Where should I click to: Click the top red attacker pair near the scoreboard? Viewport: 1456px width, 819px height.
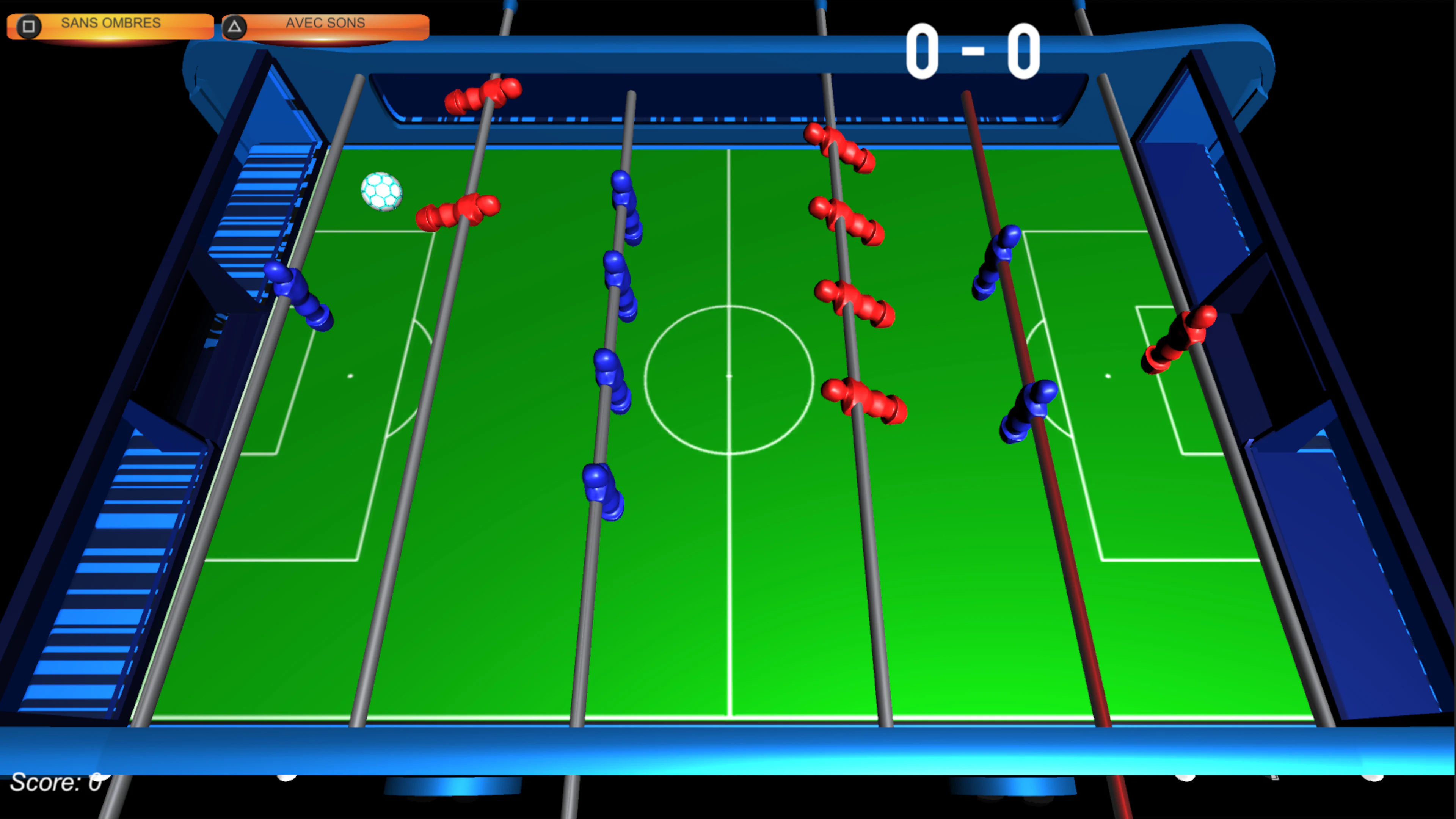coord(483,96)
